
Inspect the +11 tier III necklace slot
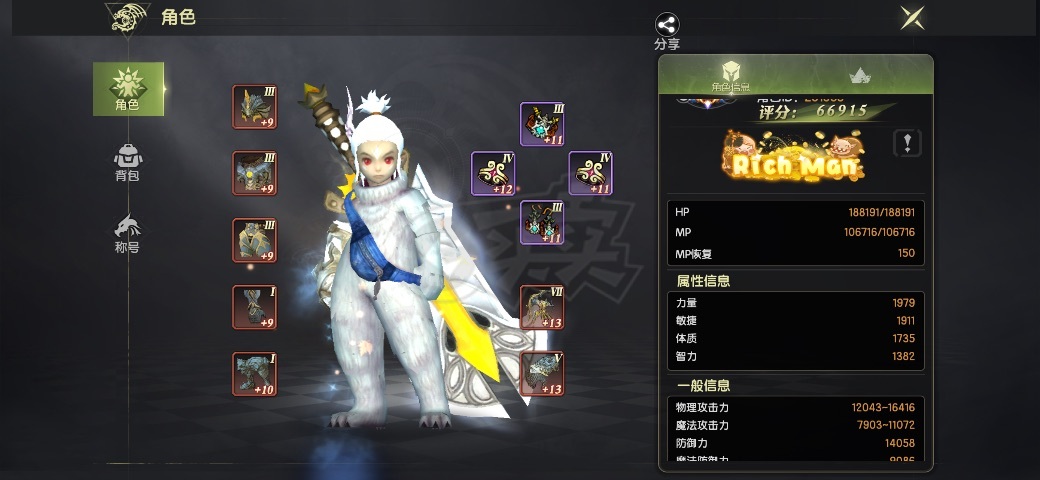point(542,124)
